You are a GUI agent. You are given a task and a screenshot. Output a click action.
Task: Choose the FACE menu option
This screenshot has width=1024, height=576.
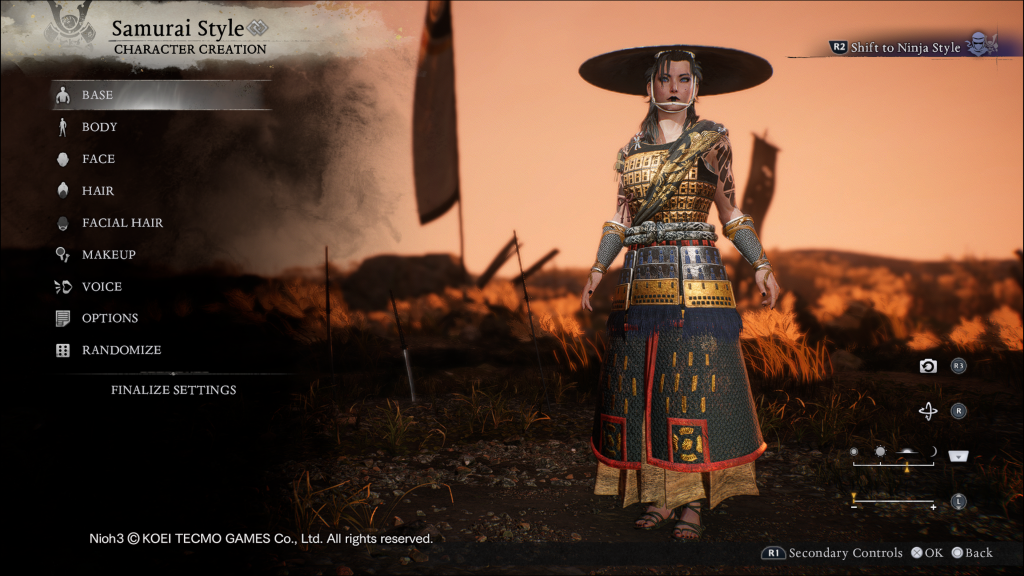[98, 159]
